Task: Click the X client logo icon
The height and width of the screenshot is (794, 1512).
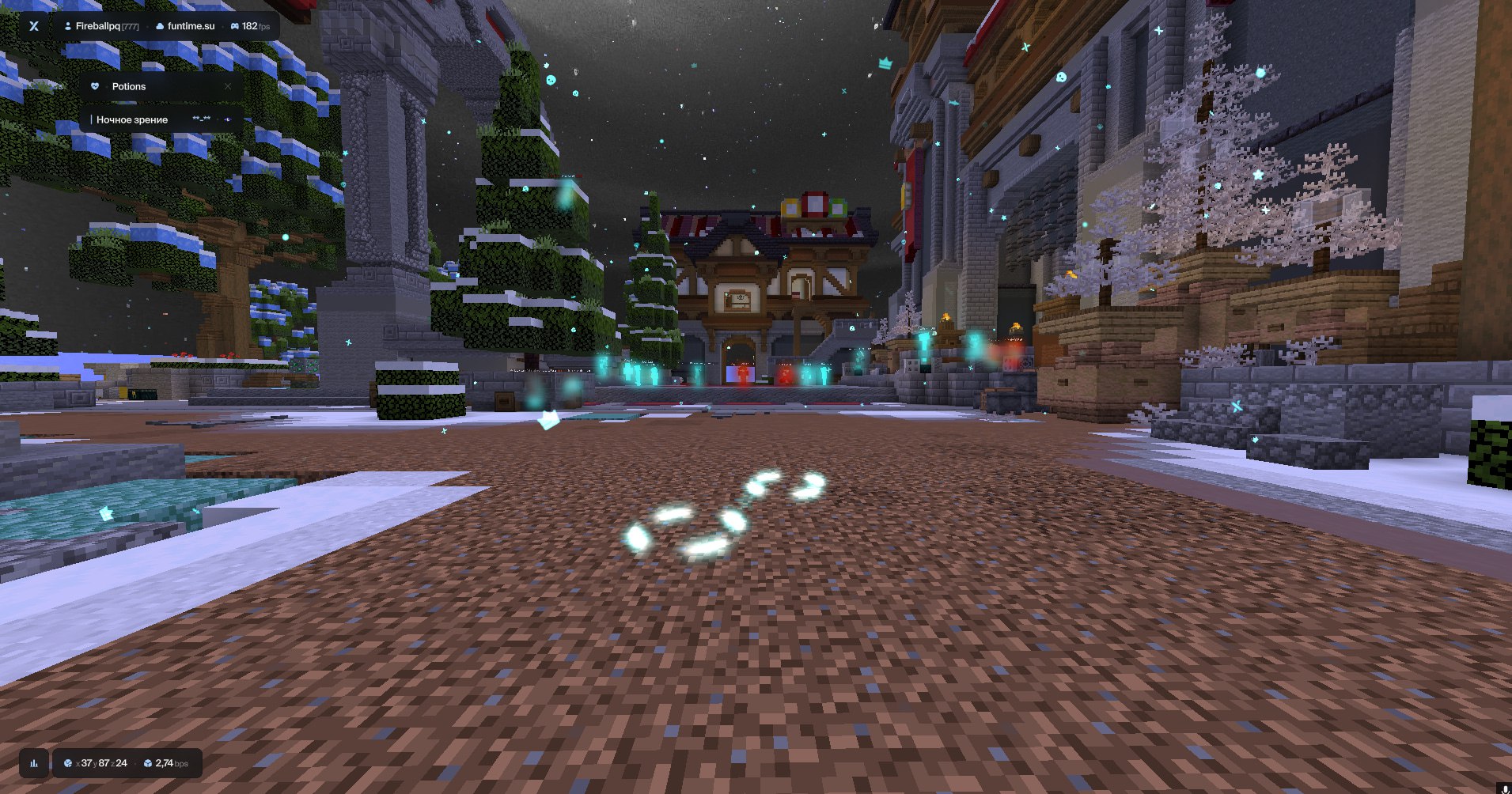Action: tap(34, 26)
